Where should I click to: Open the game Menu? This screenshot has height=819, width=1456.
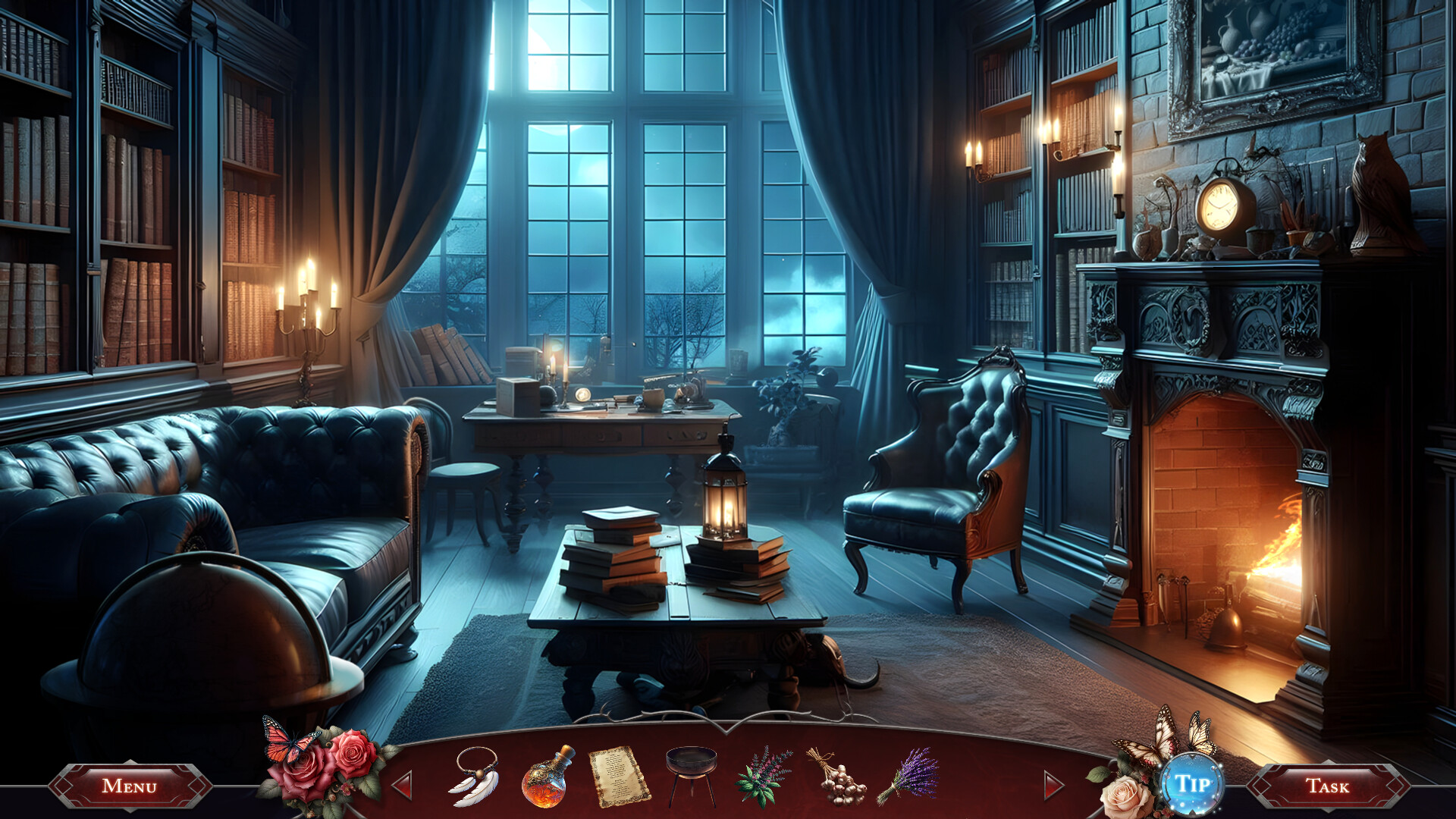point(130,786)
